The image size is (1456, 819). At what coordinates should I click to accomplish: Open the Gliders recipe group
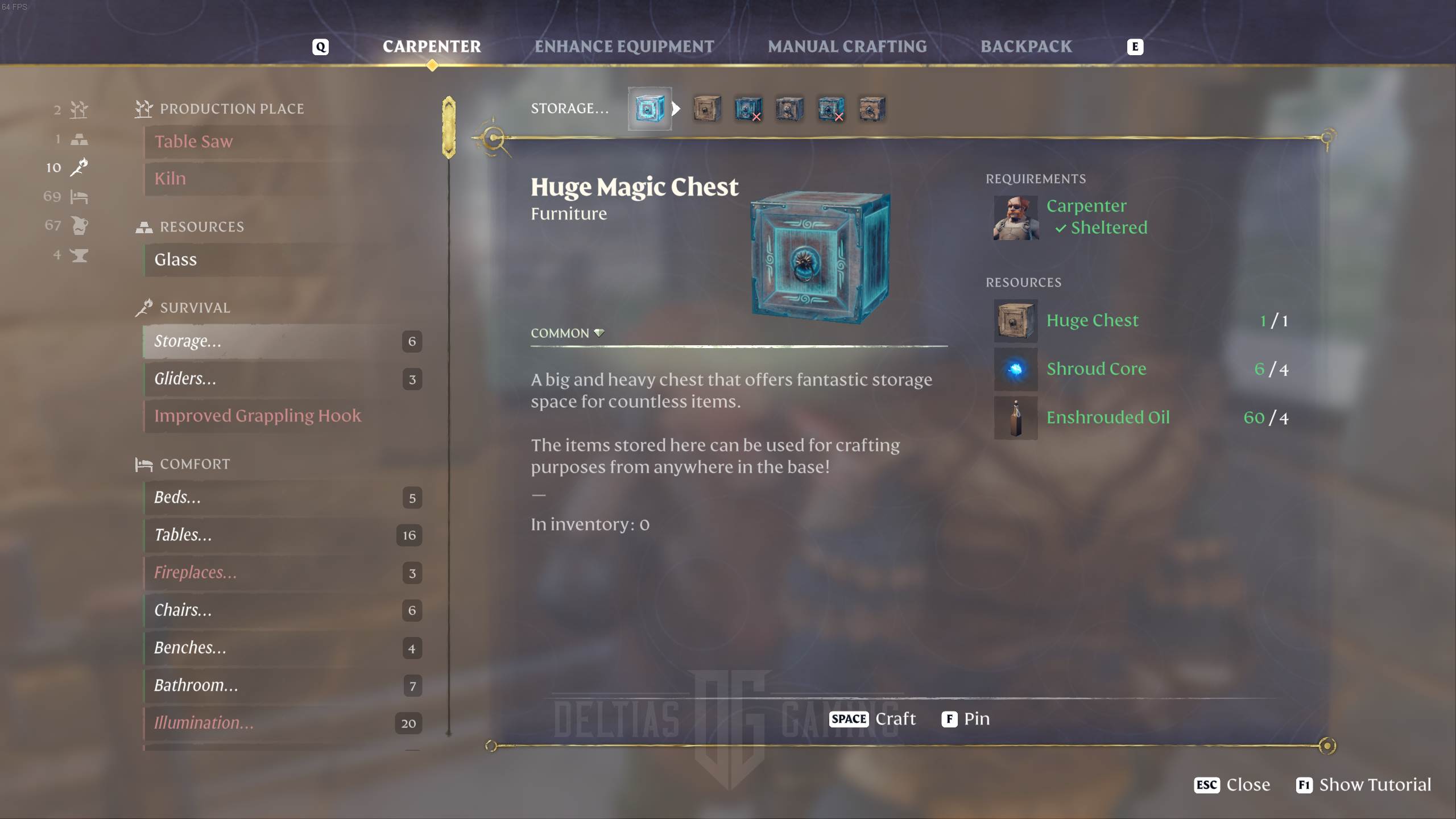click(x=185, y=379)
